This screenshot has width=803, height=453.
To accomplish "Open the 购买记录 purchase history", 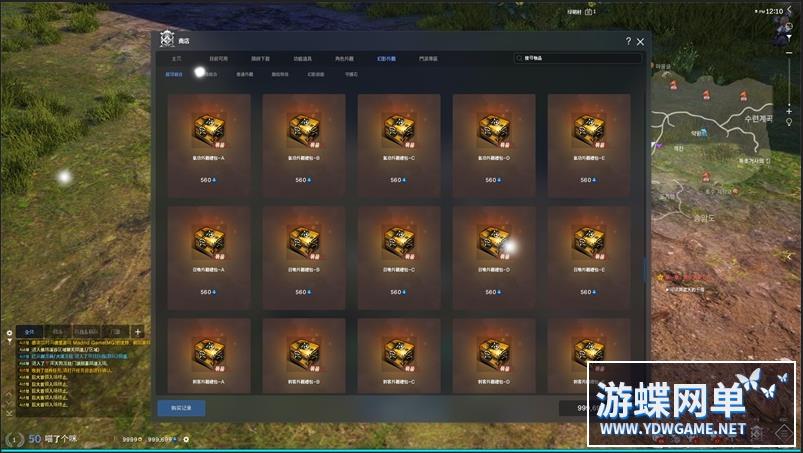I will tap(181, 407).
